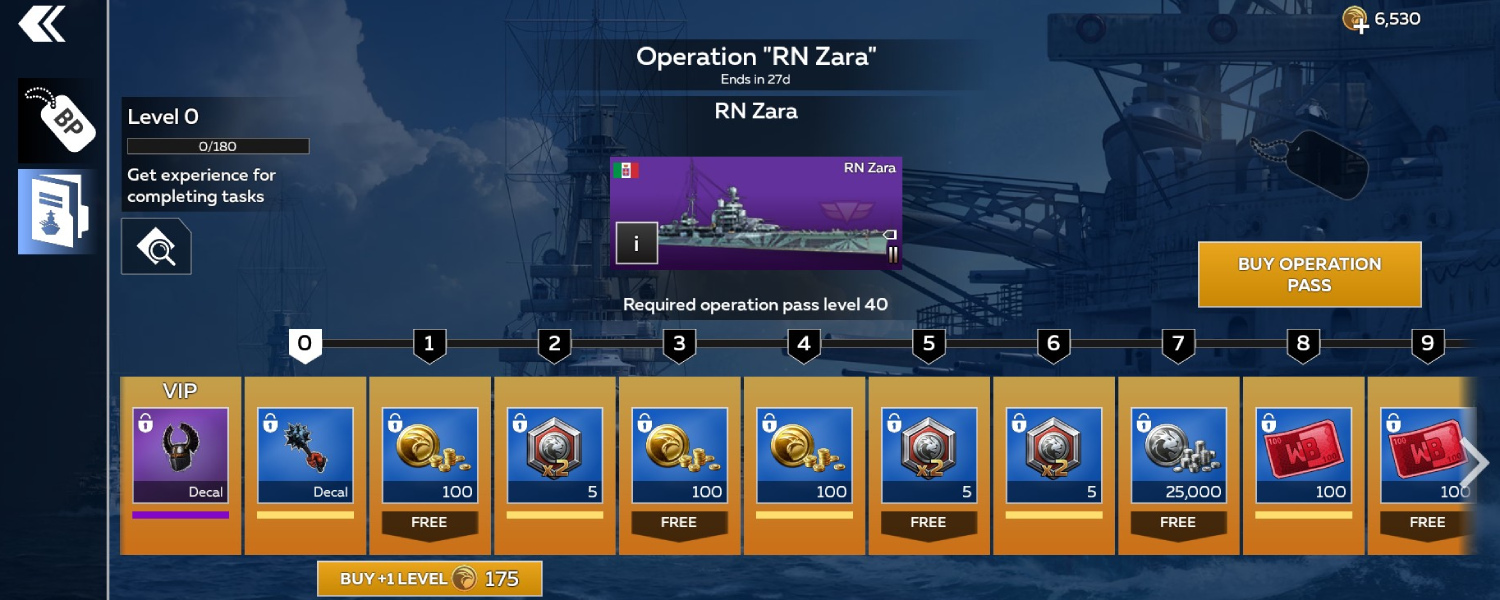Select the level 2 x2 medal reward
Image resolution: width=1500 pixels, height=600 pixels.
(555, 455)
